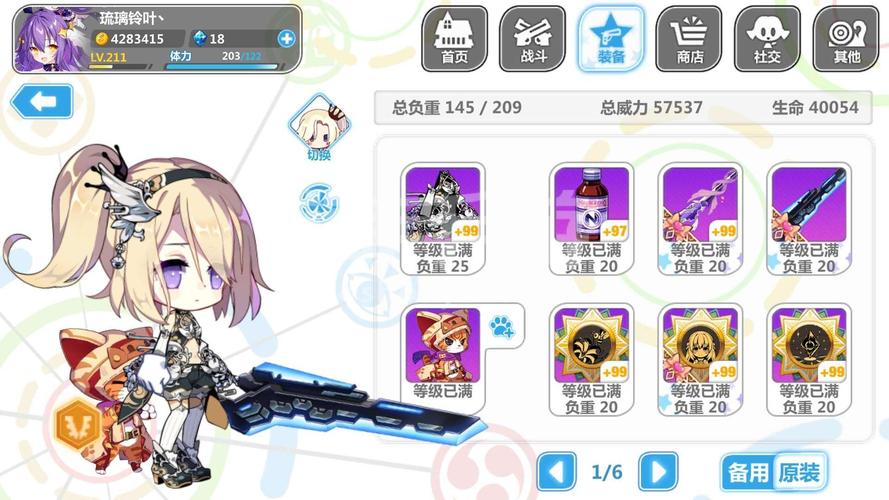This screenshot has width=889, height=500.
Task: Add diamonds with the plus button
Action: tap(287, 39)
